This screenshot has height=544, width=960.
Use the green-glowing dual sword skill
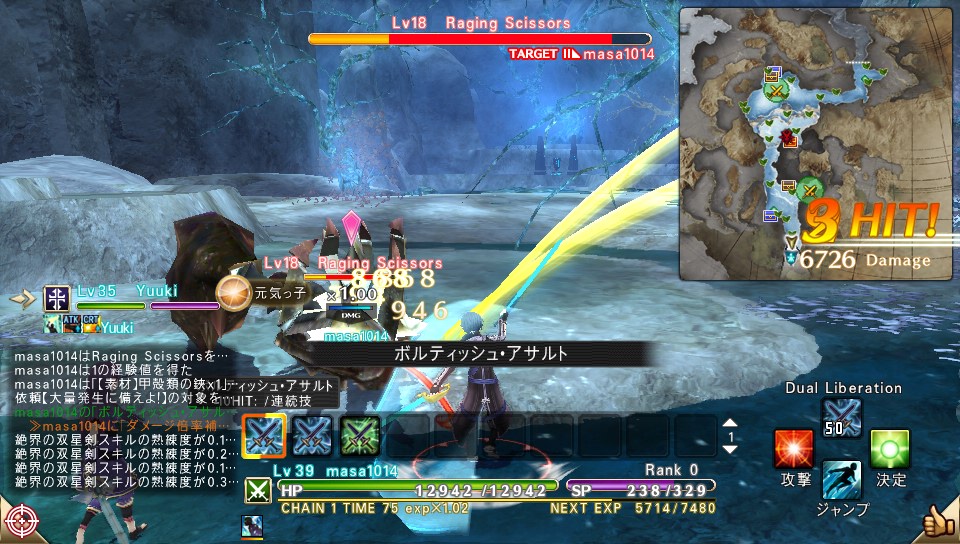359,436
